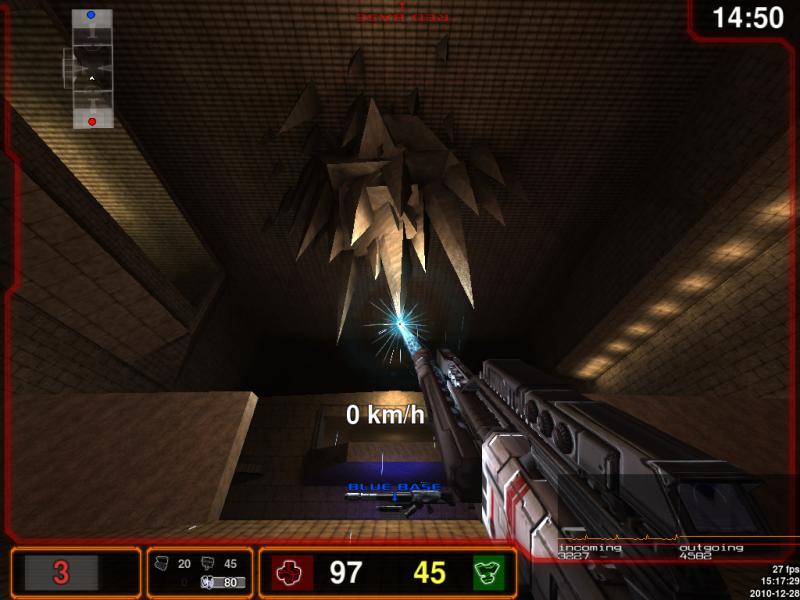Click the green armor icon
Viewport: 800px width, 600px height.
coord(489,573)
